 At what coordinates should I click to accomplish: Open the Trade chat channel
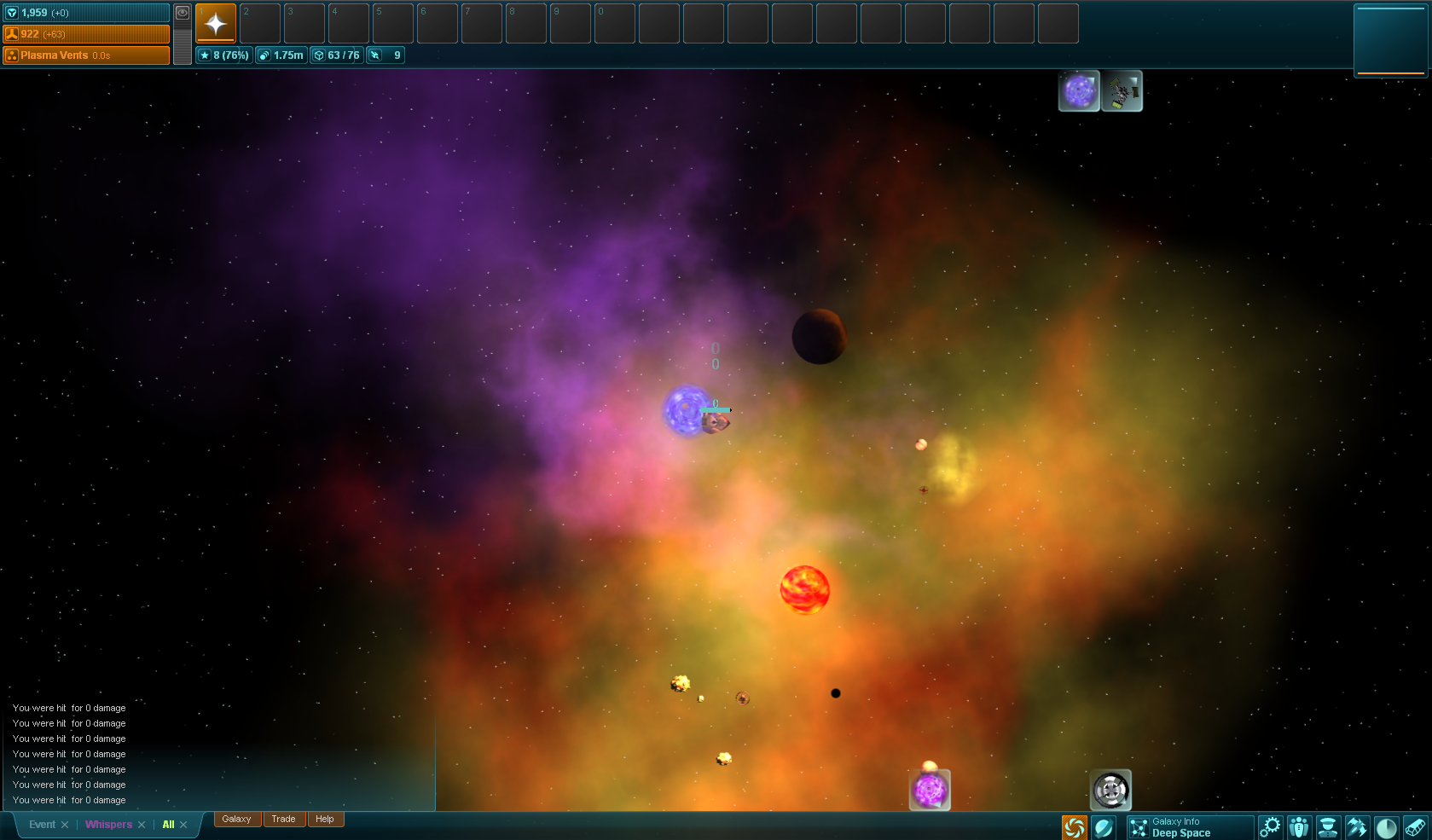click(x=283, y=820)
